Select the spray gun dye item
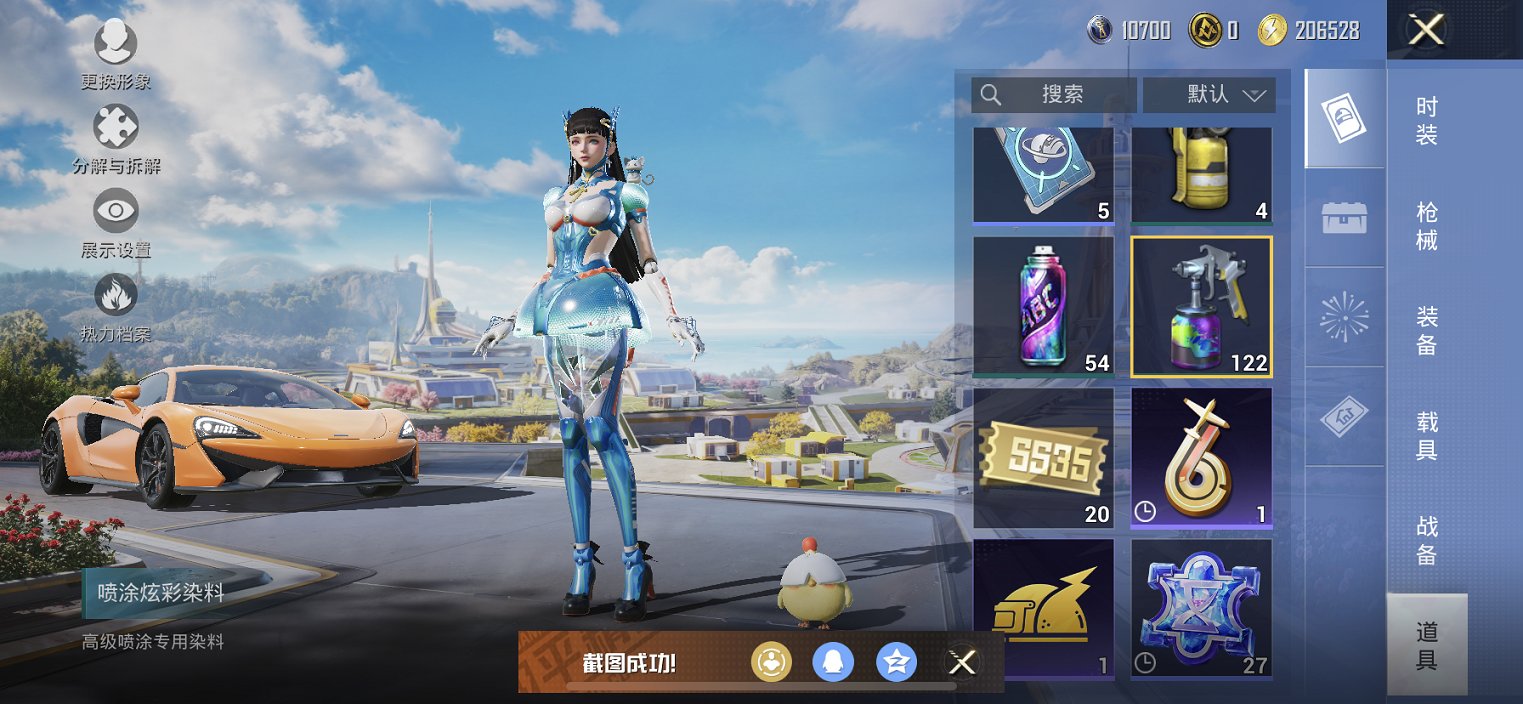Image resolution: width=1523 pixels, height=704 pixels. coord(1201,306)
